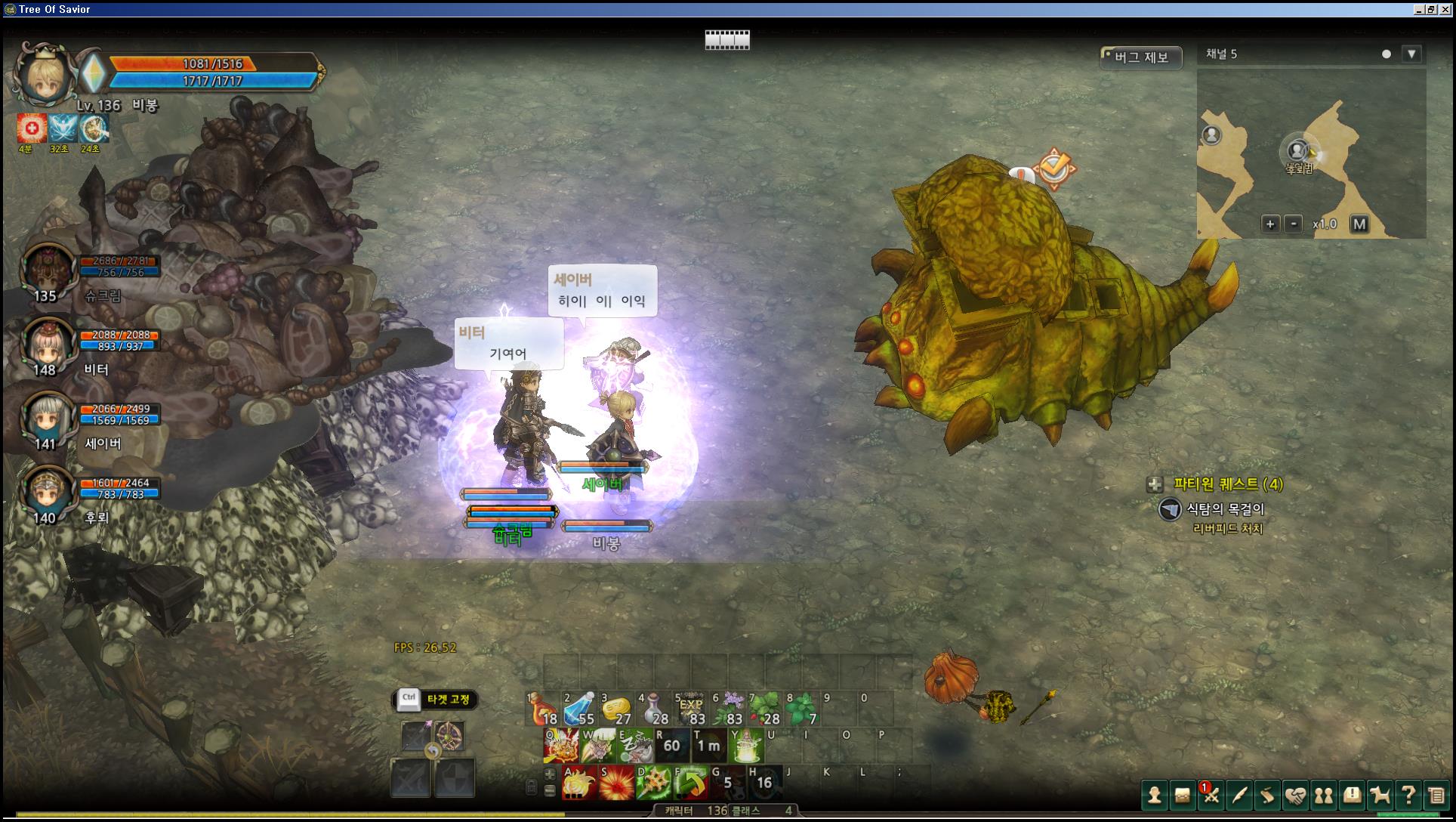
Task: Activate the green arrow skill on F
Action: [690, 783]
